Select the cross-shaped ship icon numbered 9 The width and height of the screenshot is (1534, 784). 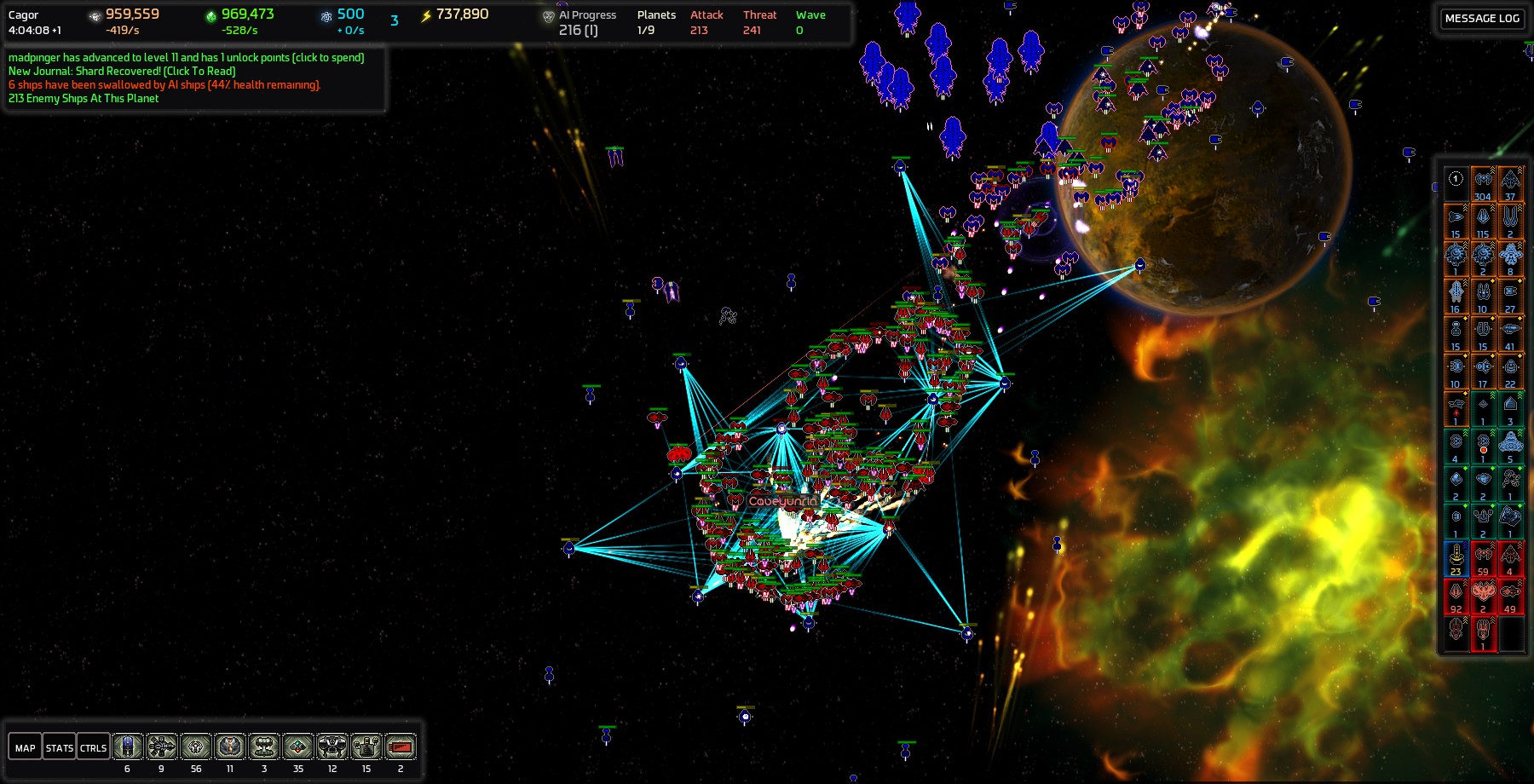click(162, 747)
